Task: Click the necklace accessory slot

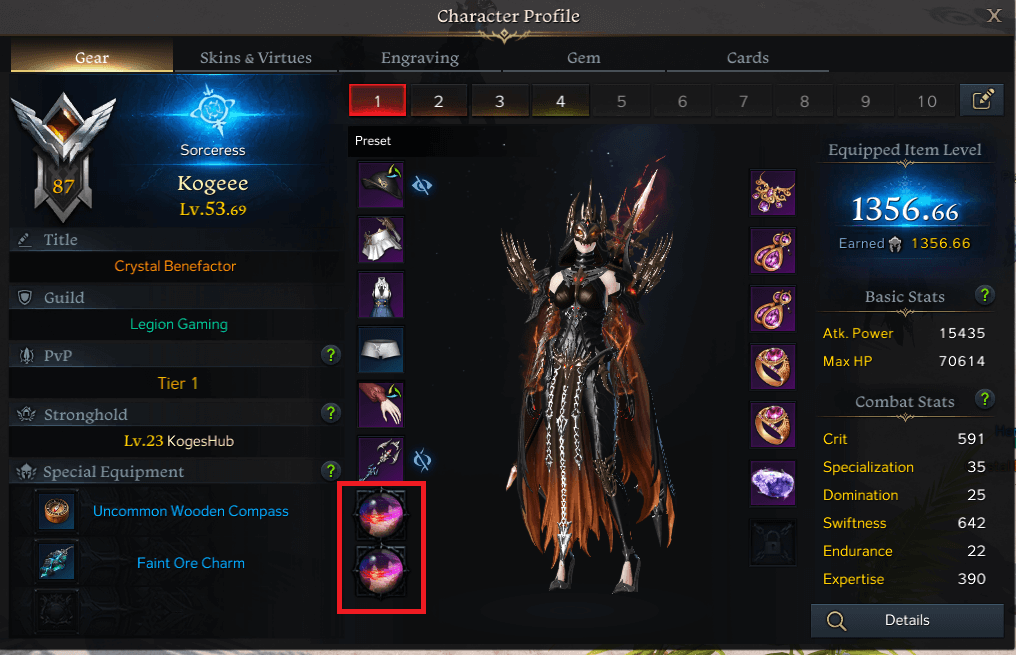Action: (x=773, y=193)
